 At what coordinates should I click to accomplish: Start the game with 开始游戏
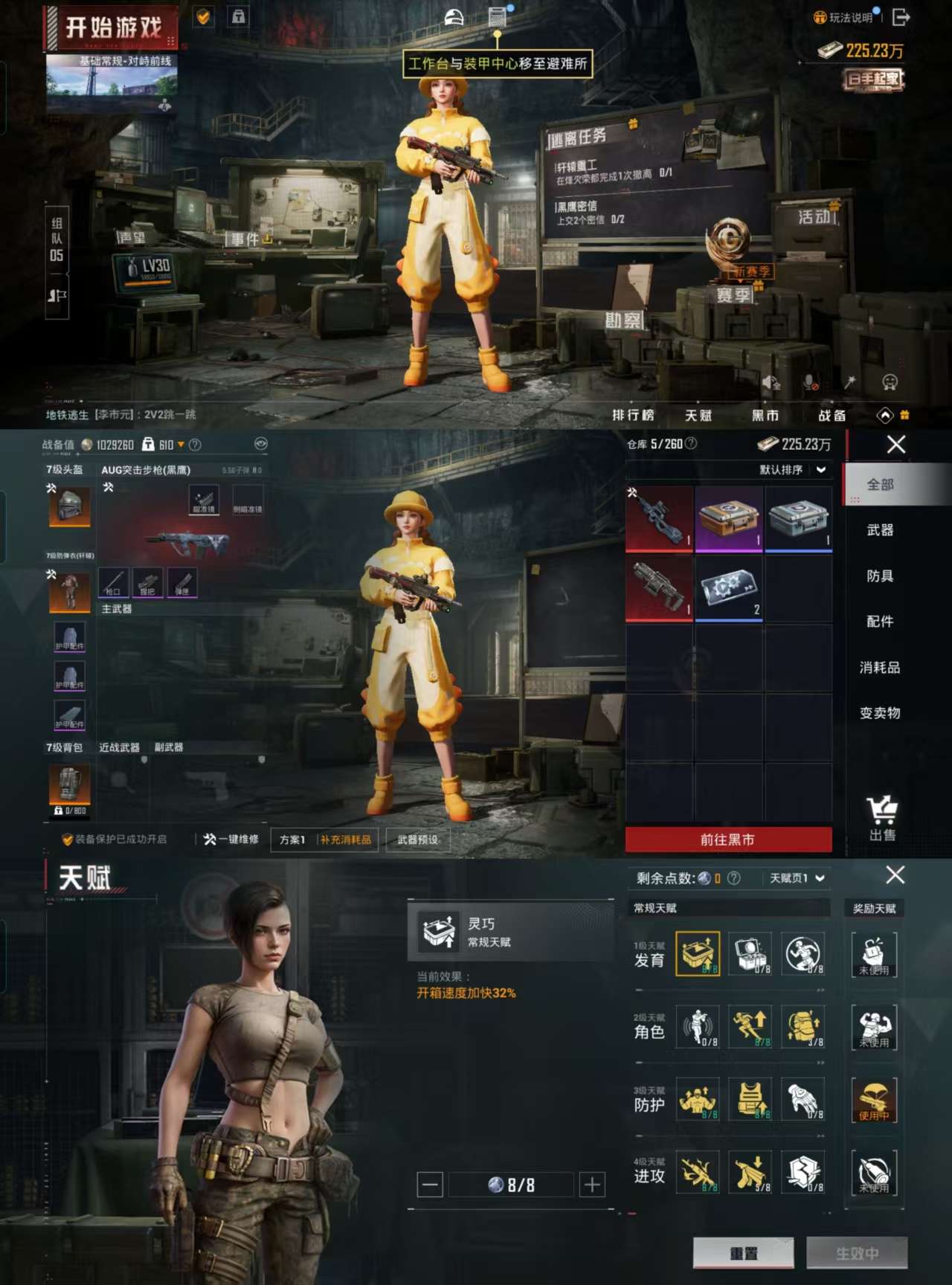click(112, 28)
